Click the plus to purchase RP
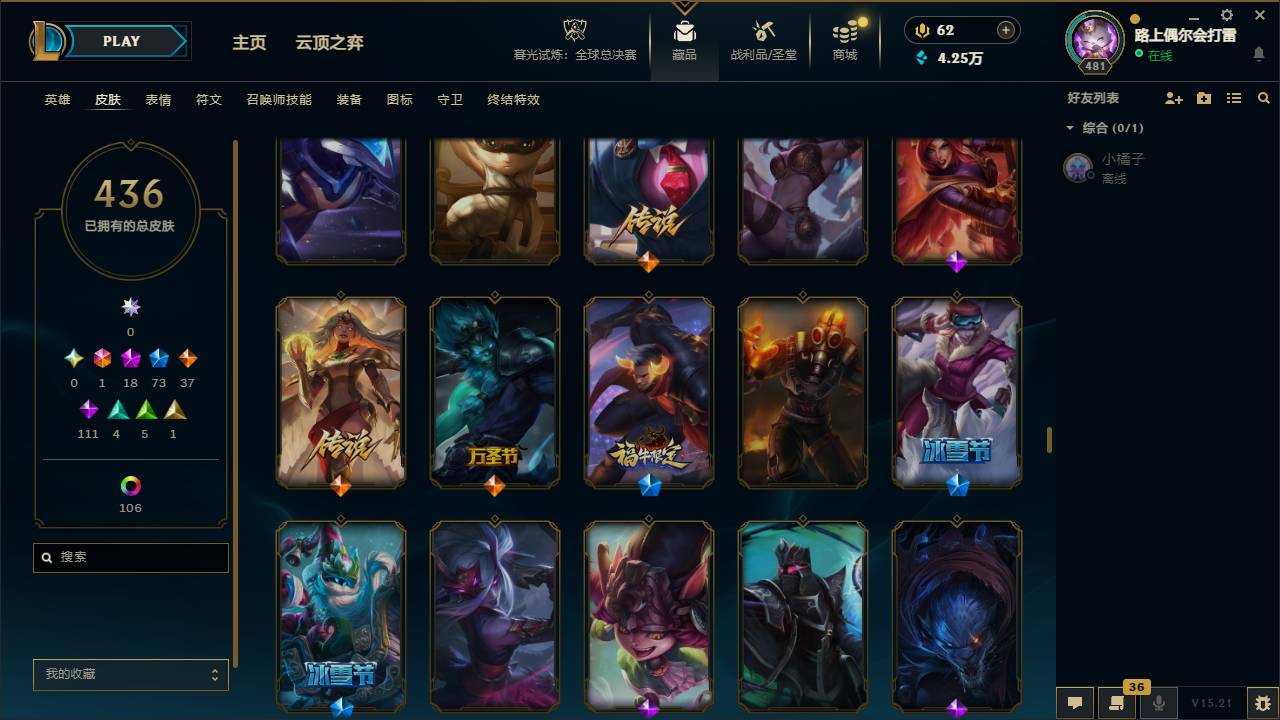The width and height of the screenshot is (1280, 720). tap(1005, 30)
